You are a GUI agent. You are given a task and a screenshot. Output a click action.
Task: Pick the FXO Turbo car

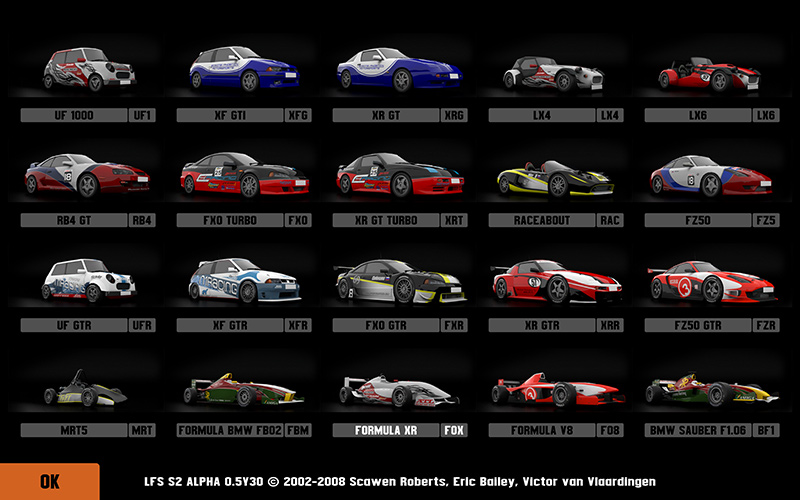click(245, 177)
